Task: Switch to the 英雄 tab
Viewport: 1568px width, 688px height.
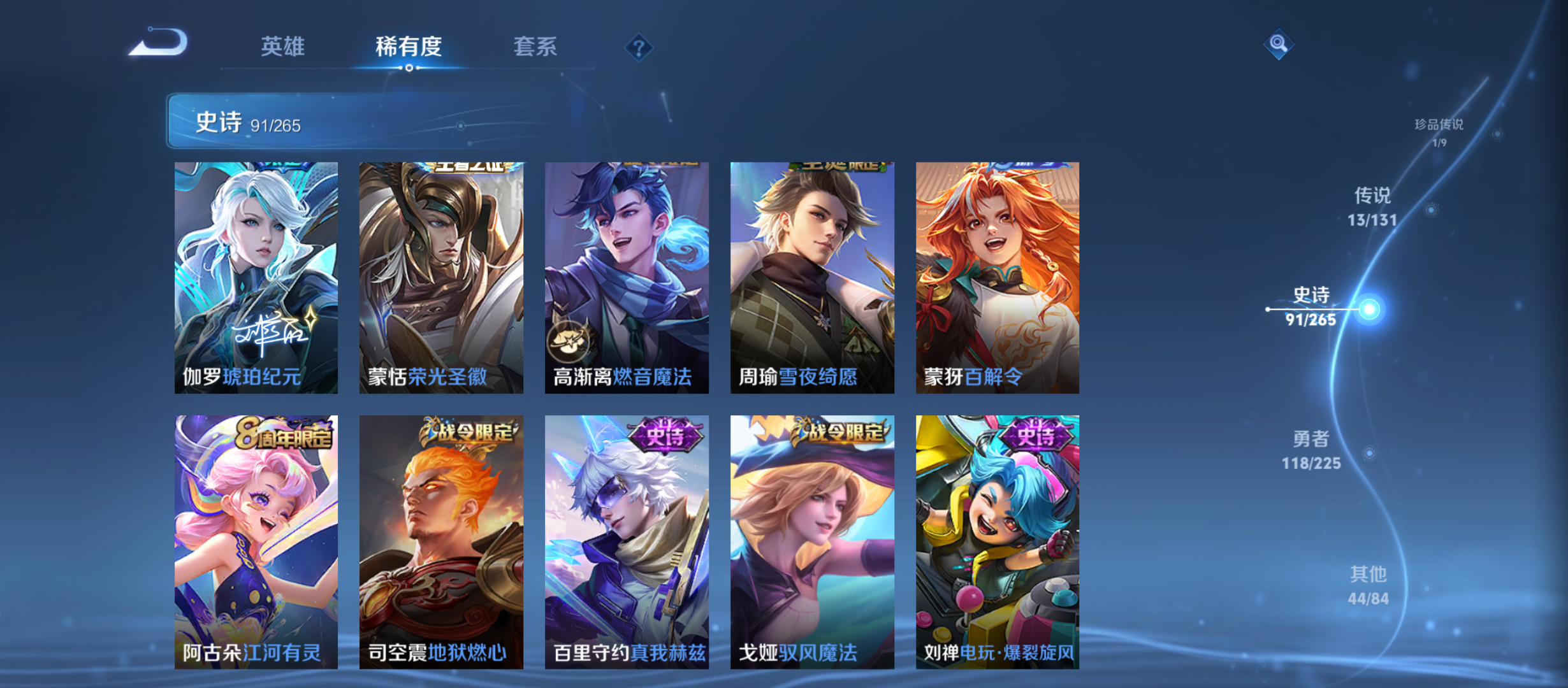Action: point(283,46)
